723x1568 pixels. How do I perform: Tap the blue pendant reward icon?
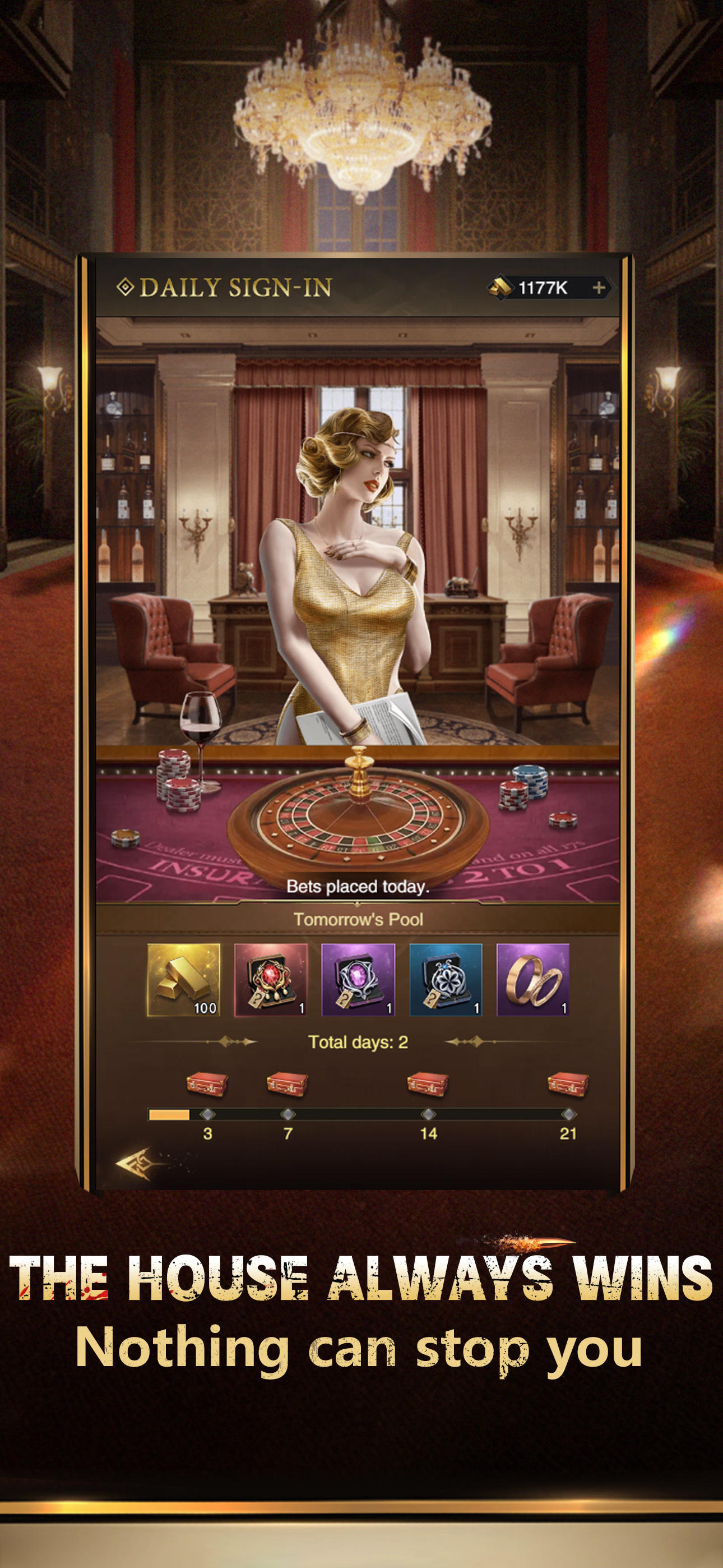point(447,980)
